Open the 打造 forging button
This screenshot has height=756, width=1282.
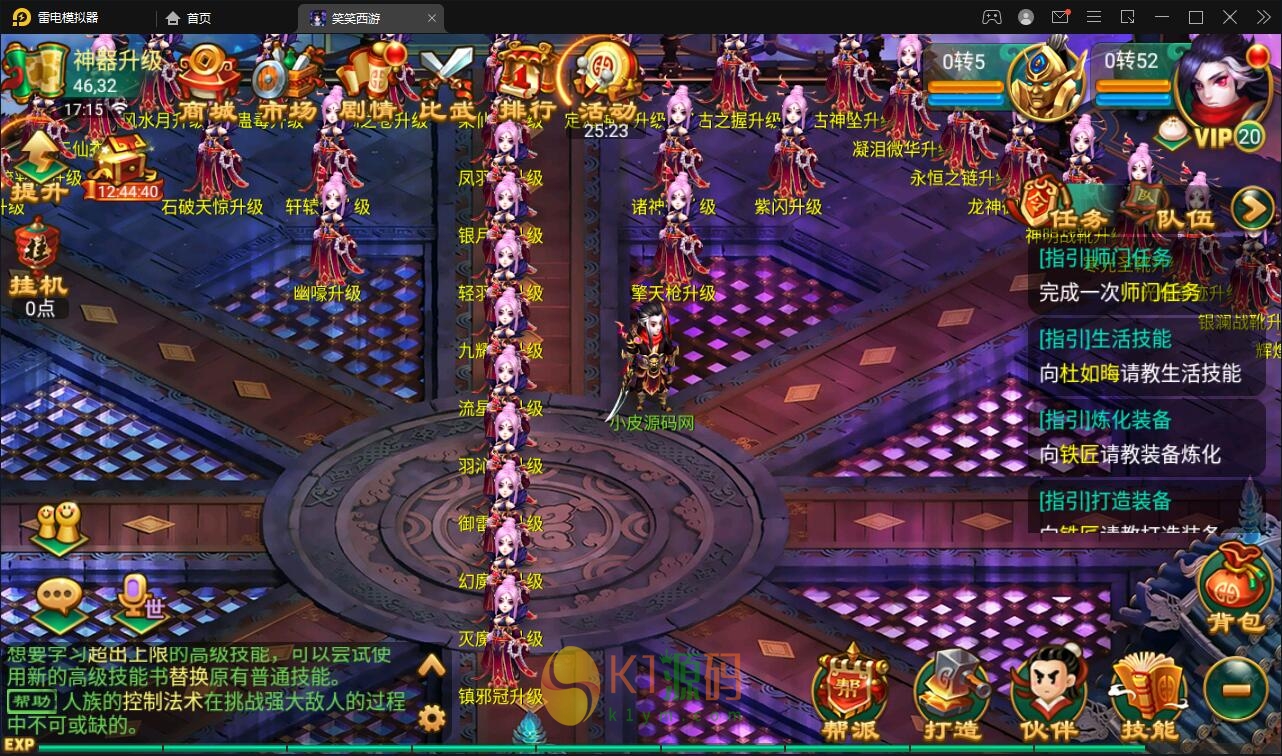tap(950, 697)
